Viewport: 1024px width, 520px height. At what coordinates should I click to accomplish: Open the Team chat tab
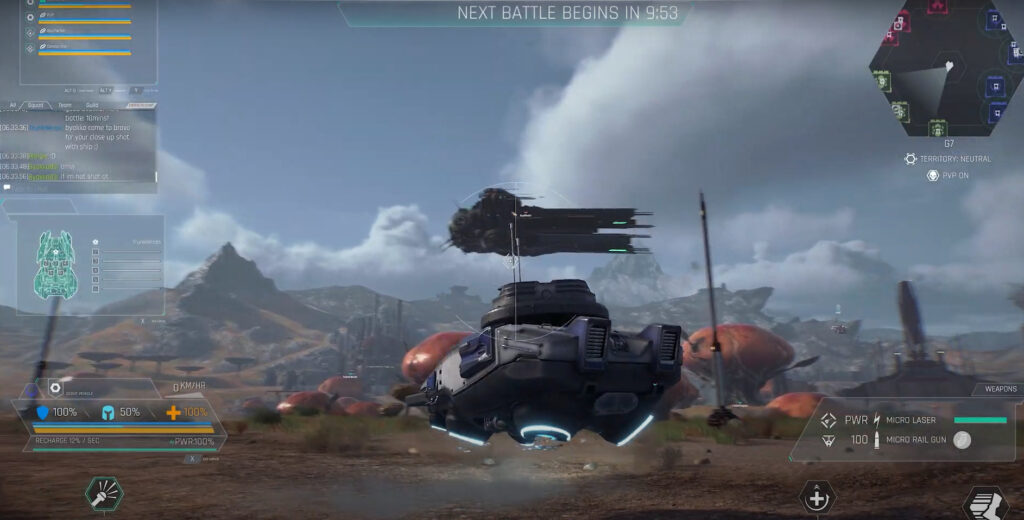[x=64, y=104]
